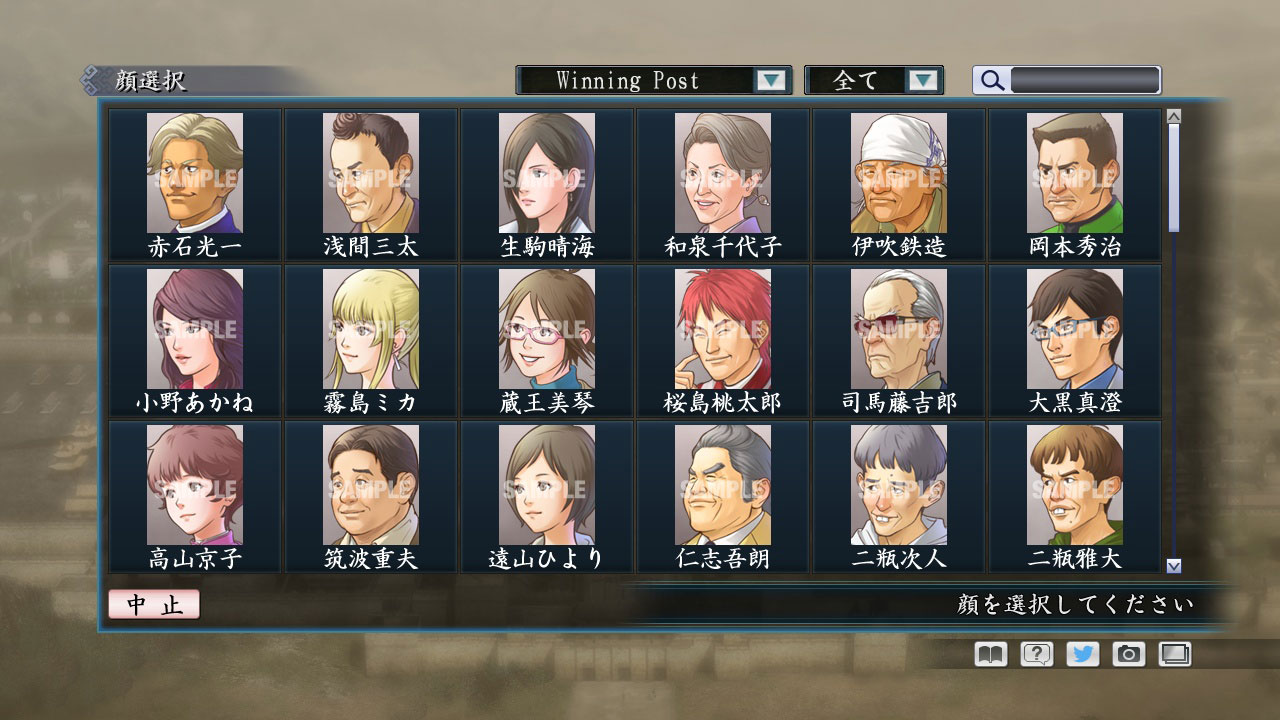1280x720 pixels.
Task: Choose 生駒晴海's face portrait
Action: point(545,170)
